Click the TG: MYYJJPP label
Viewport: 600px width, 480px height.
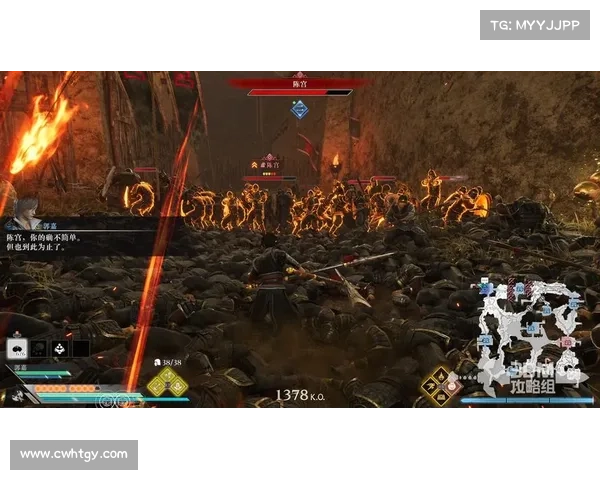pyautogui.click(x=535, y=24)
